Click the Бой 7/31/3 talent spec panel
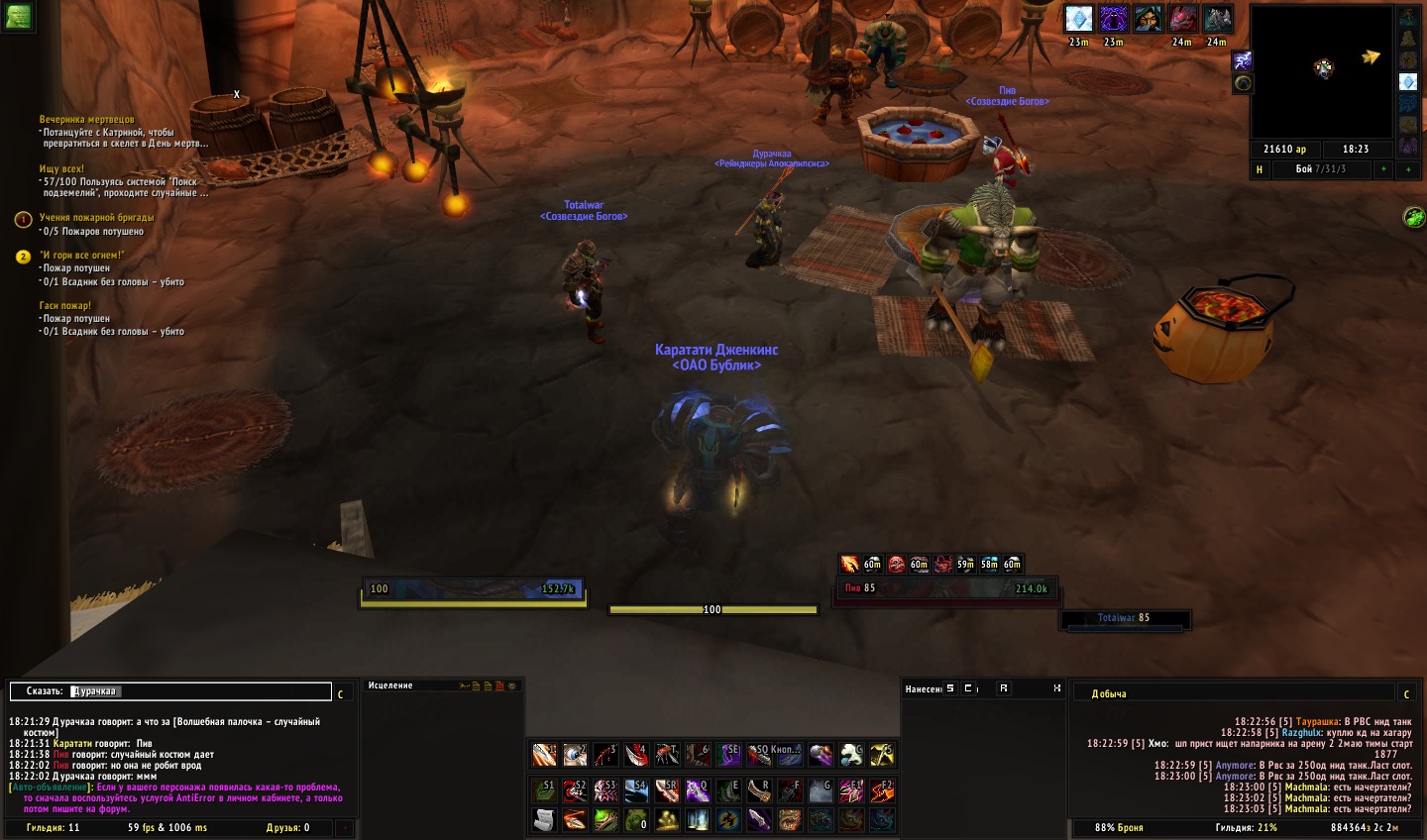 (x=1320, y=169)
